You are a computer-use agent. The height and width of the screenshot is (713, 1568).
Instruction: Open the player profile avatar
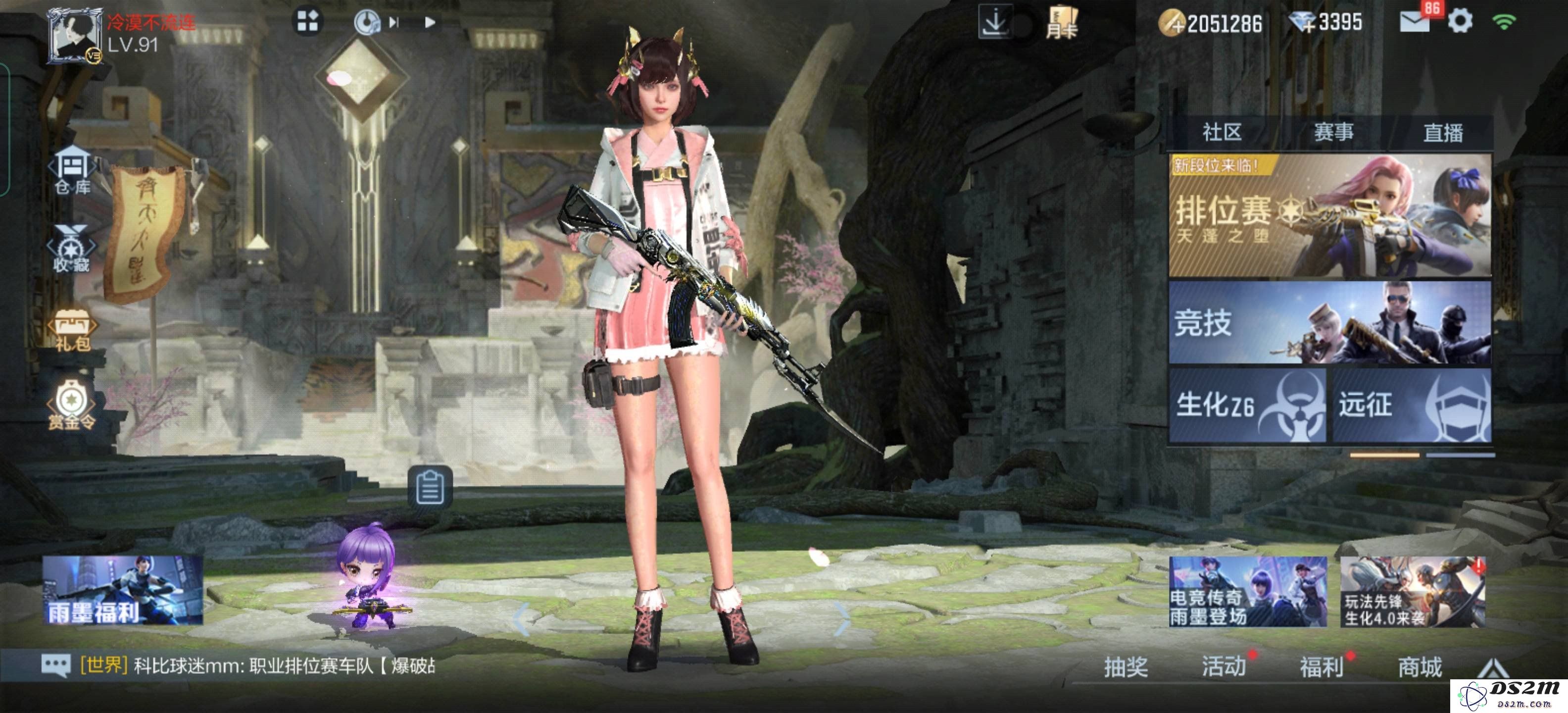click(x=74, y=35)
